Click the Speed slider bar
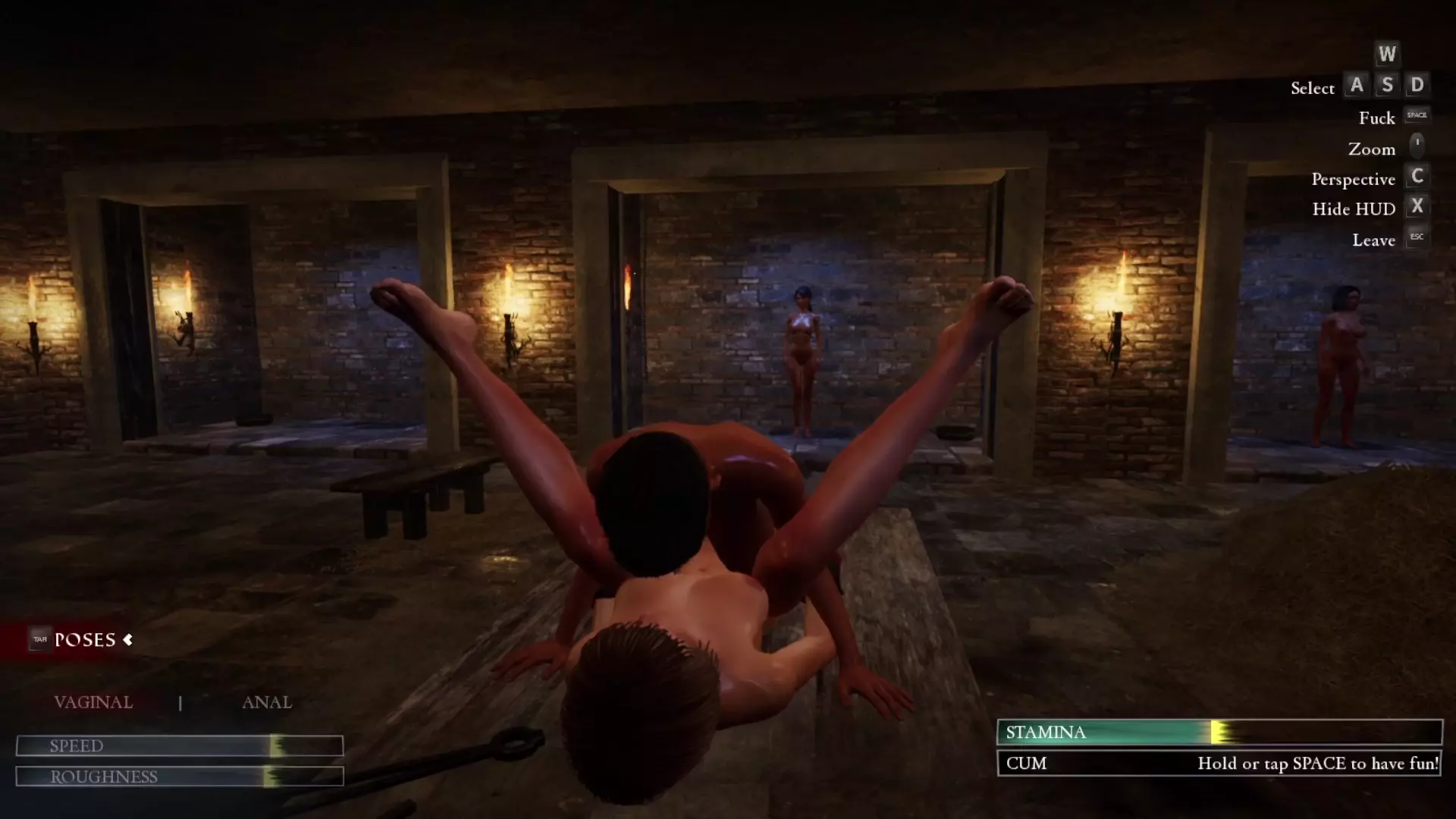 point(180,746)
